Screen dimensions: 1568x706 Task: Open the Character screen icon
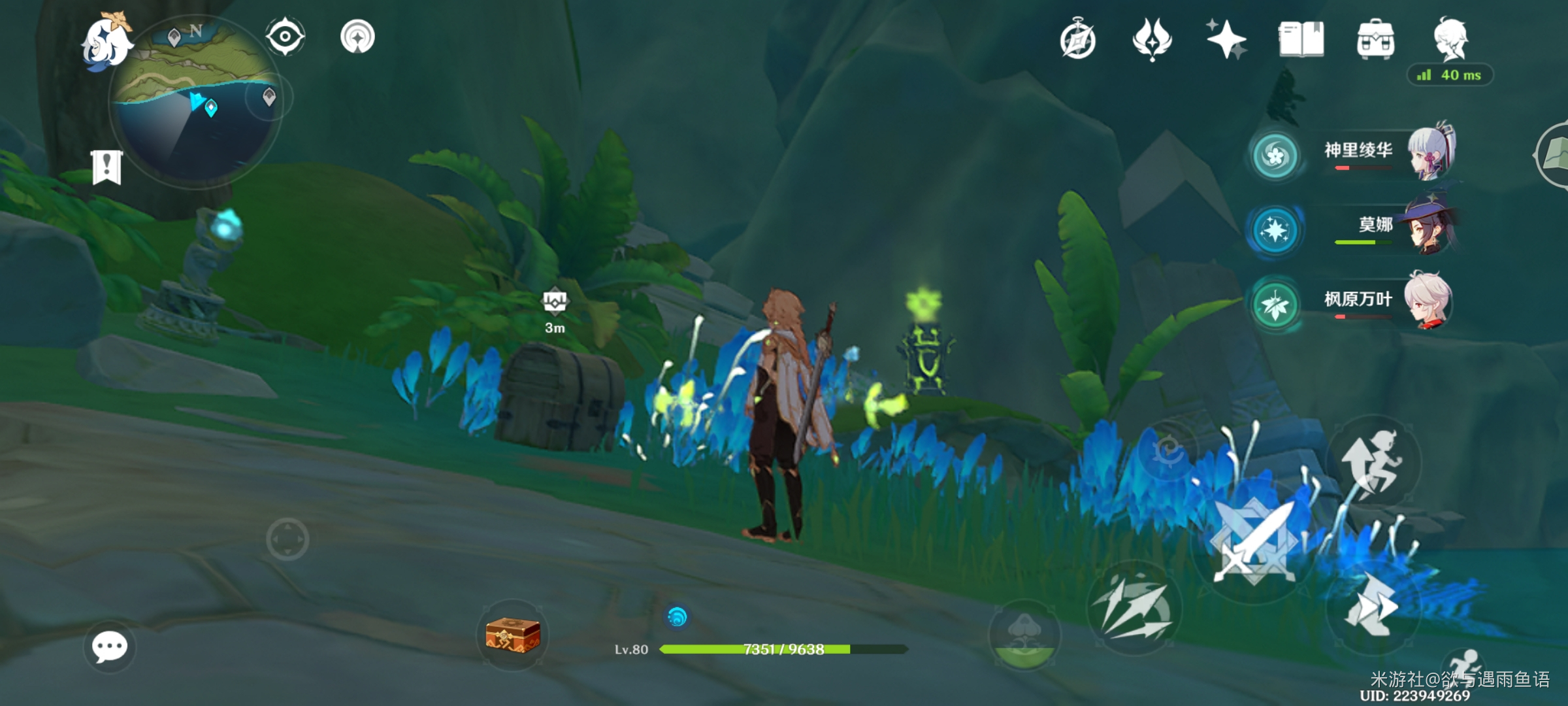1450,39
